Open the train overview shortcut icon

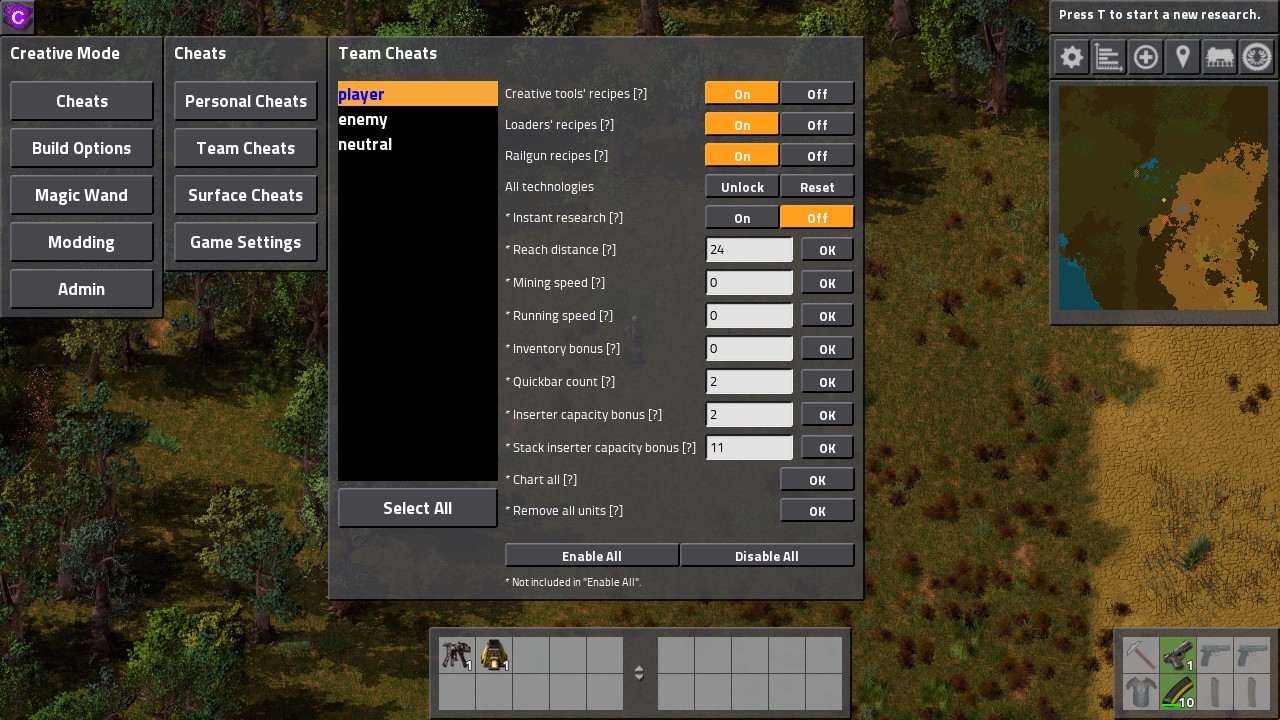click(x=1219, y=57)
